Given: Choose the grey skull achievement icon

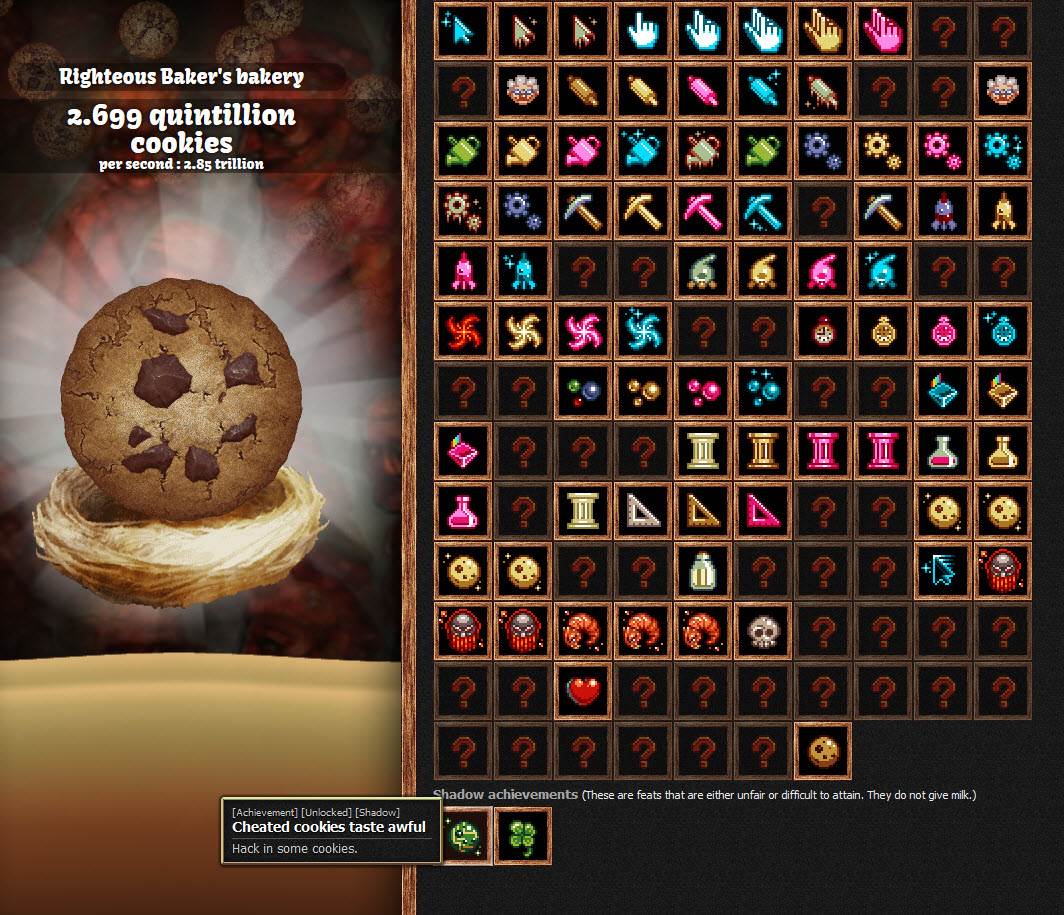Looking at the screenshot, I should (x=763, y=632).
